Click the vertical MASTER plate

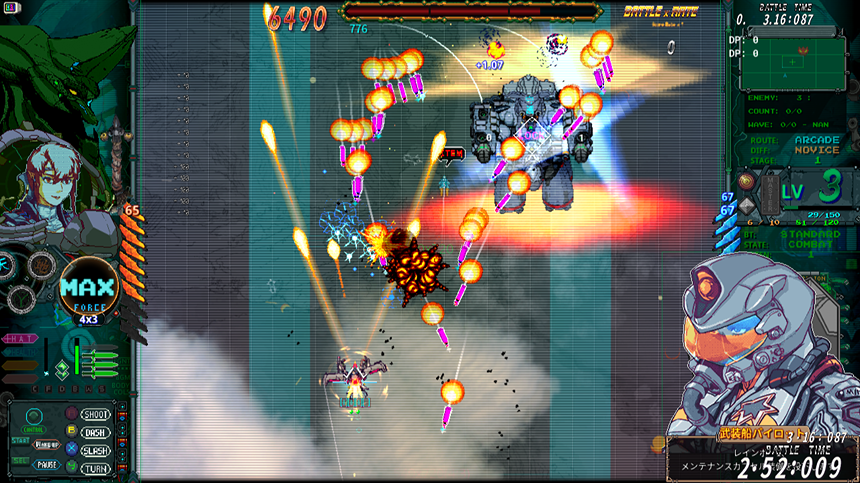click(769, 191)
